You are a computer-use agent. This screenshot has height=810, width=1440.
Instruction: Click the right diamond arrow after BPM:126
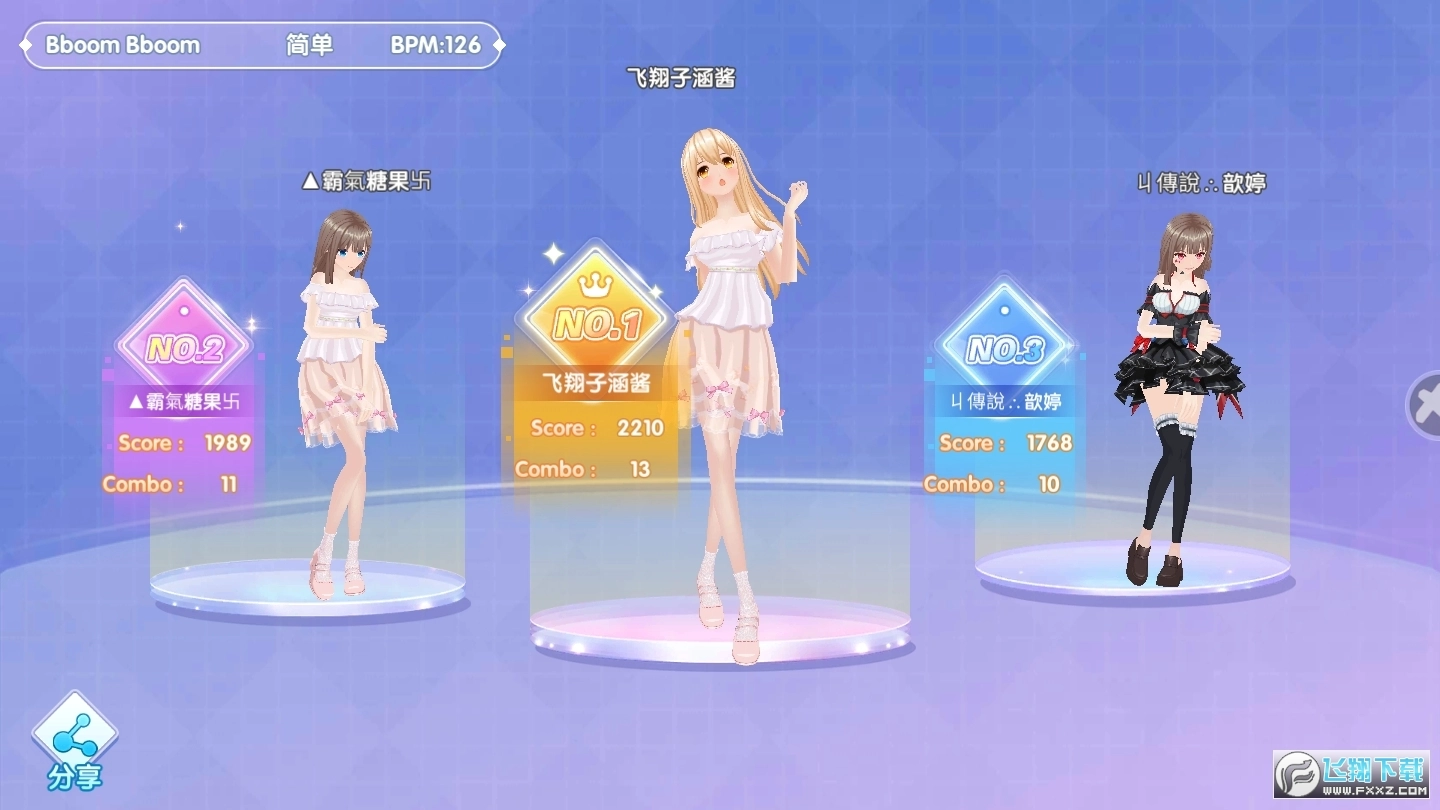pos(498,44)
